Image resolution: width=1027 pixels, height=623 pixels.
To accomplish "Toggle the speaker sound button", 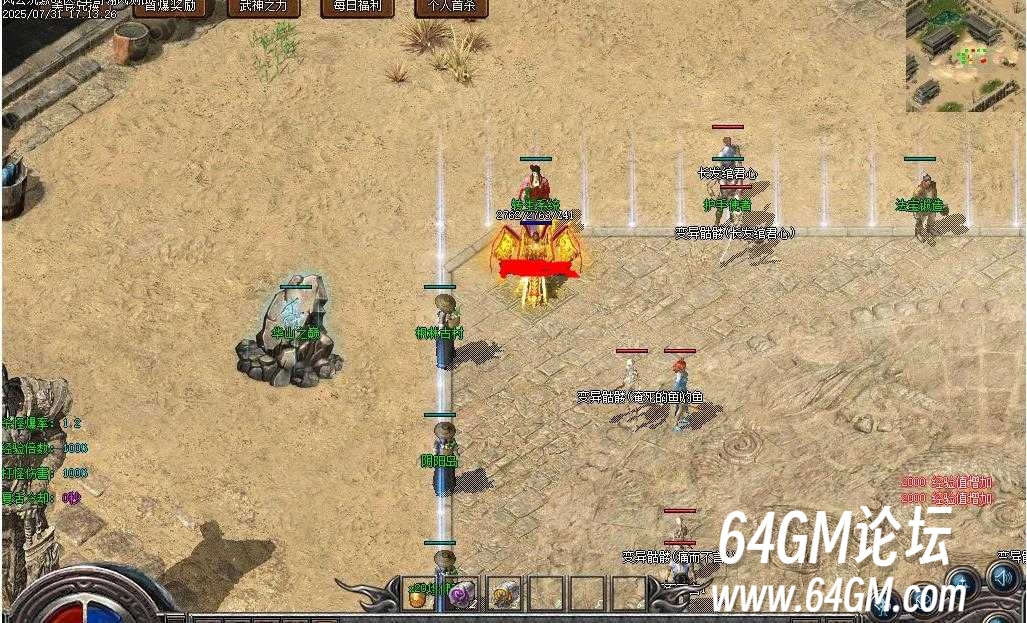I will point(1002,577).
